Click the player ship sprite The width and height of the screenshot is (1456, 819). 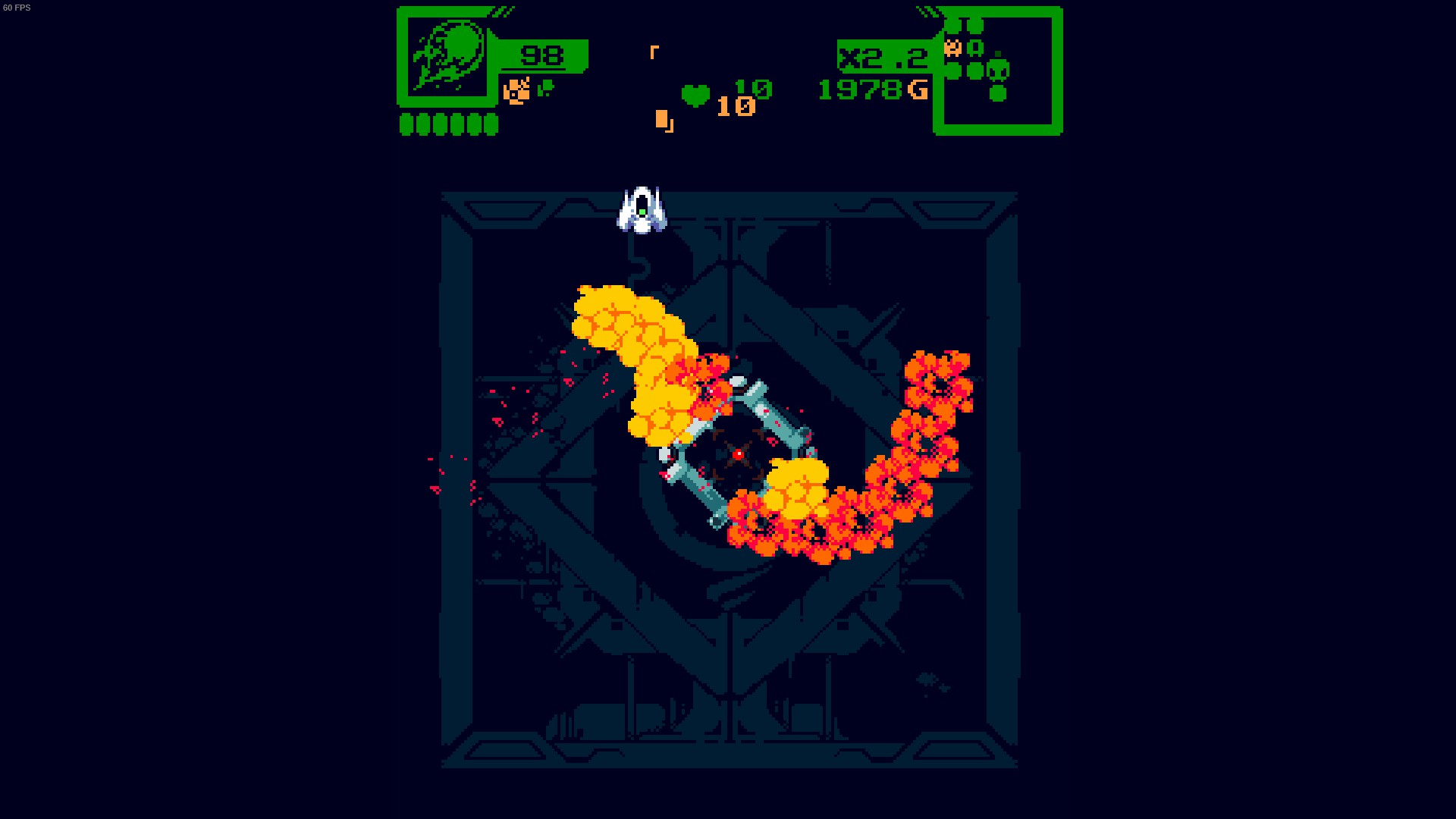pyautogui.click(x=642, y=209)
